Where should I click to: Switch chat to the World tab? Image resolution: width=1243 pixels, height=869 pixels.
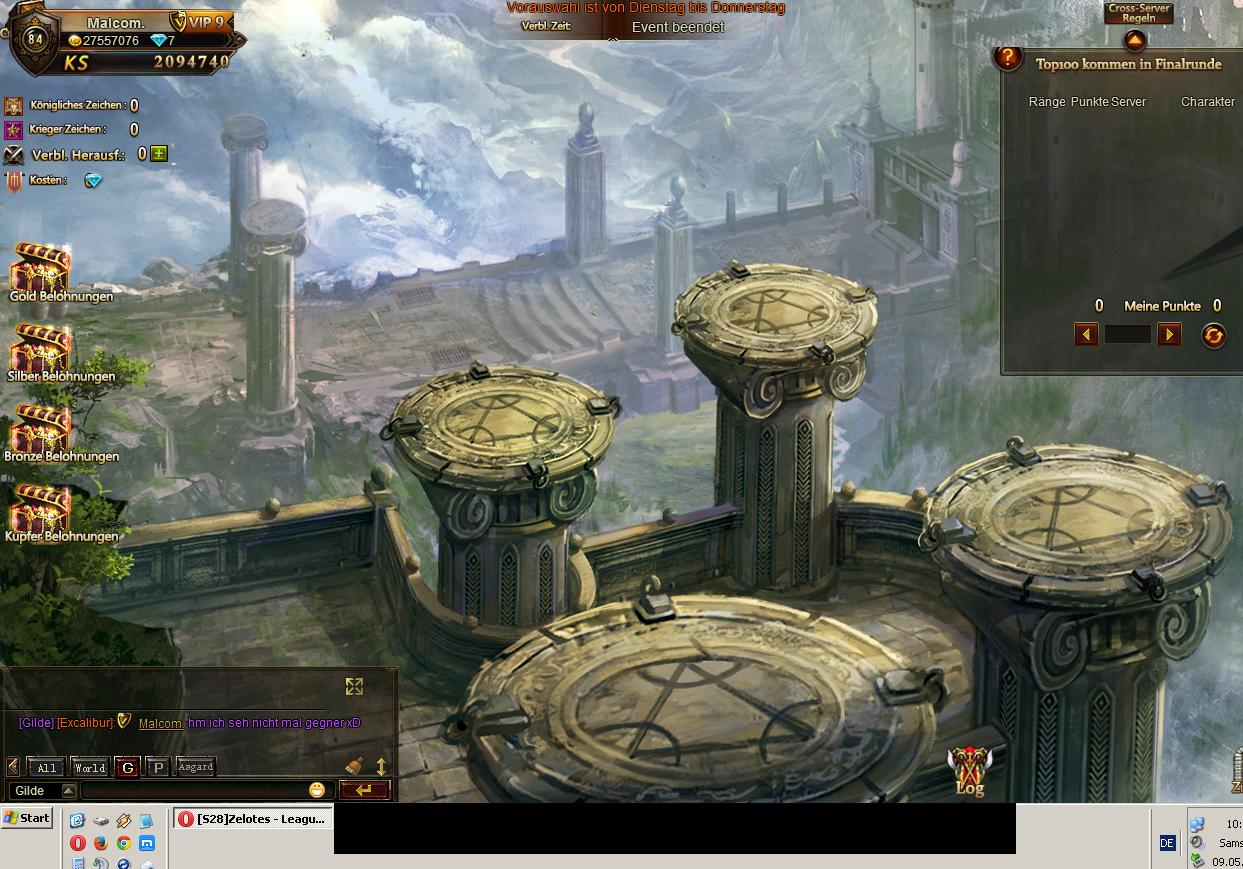click(x=89, y=767)
